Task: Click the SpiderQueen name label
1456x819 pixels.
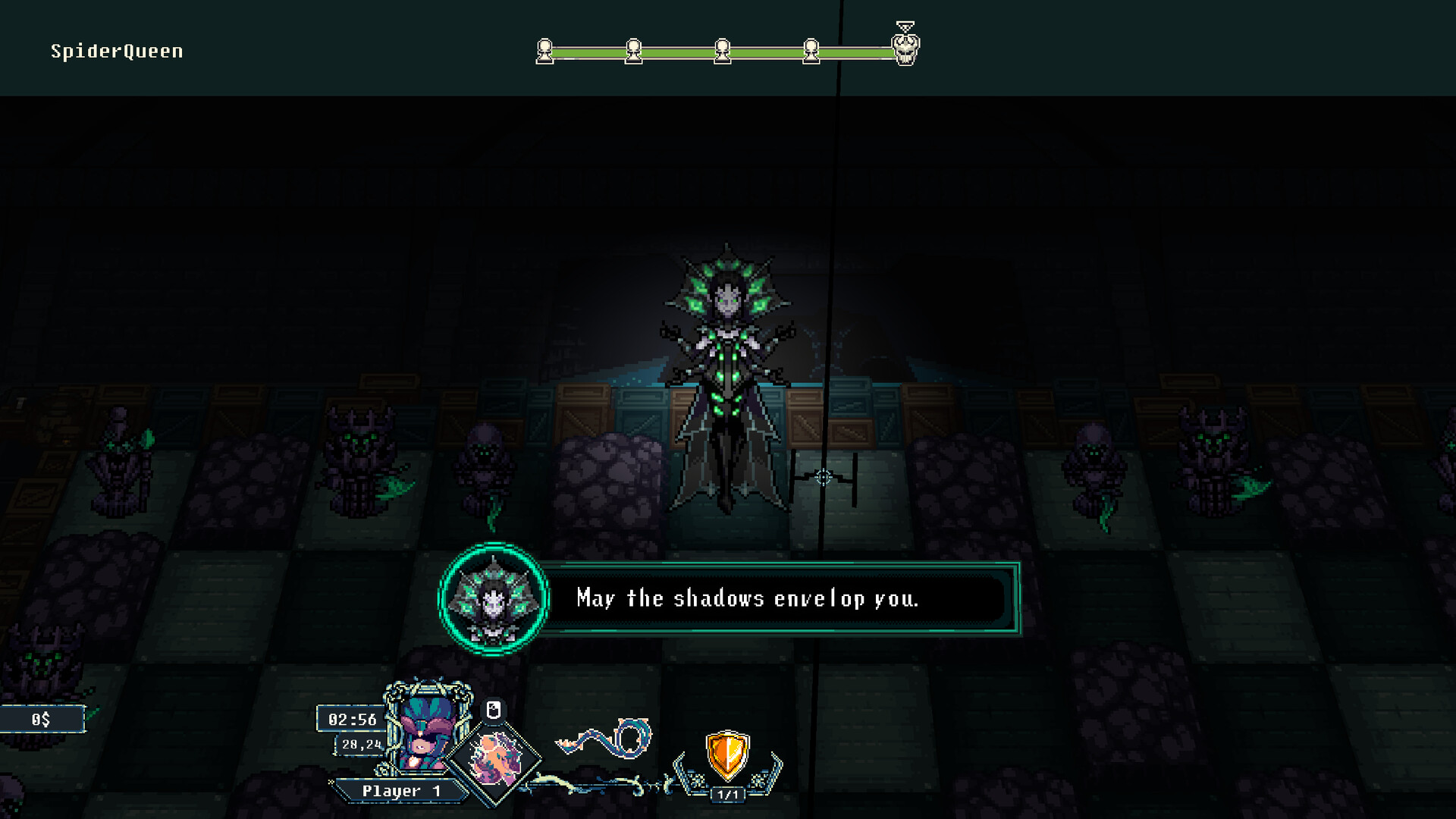Action: pyautogui.click(x=115, y=51)
